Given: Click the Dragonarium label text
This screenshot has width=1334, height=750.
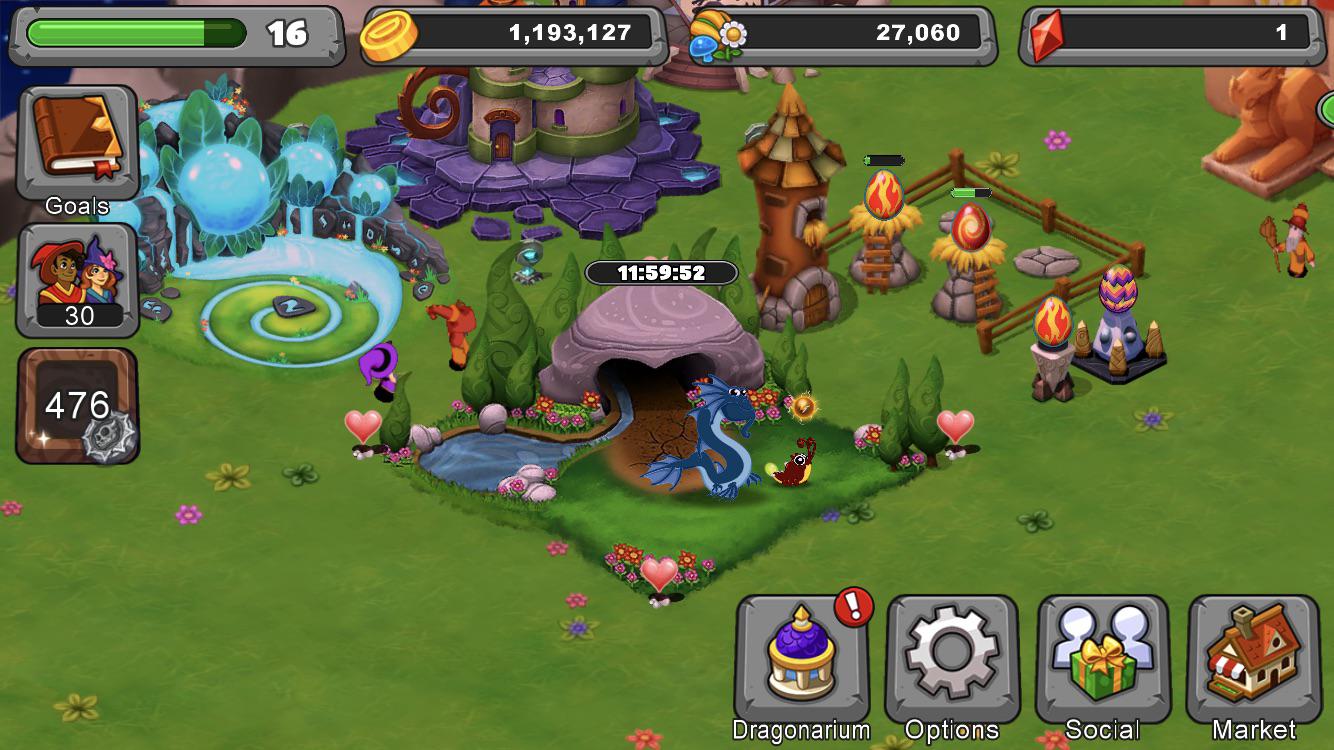Looking at the screenshot, I should click(x=800, y=731).
